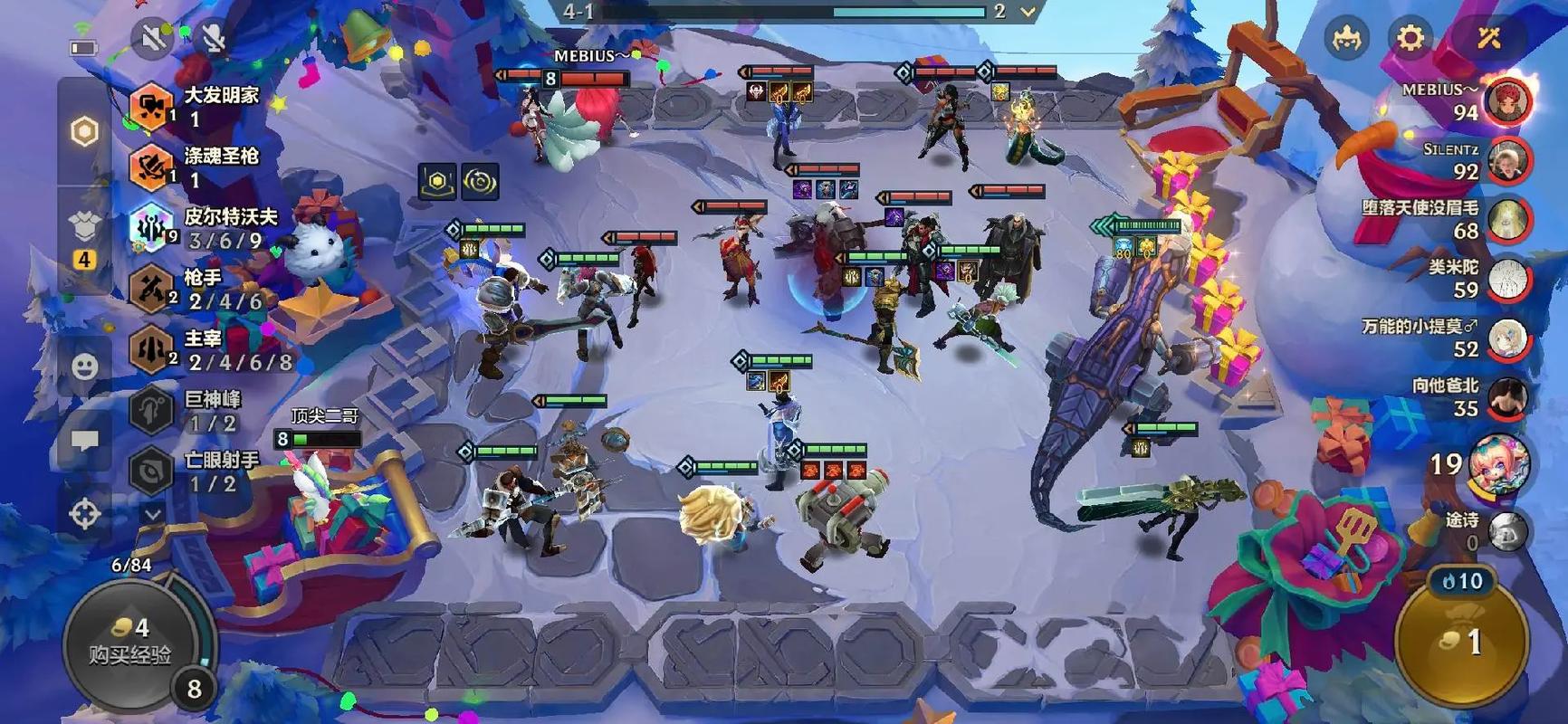Click the crosshair target icon

pyautogui.click(x=84, y=514)
